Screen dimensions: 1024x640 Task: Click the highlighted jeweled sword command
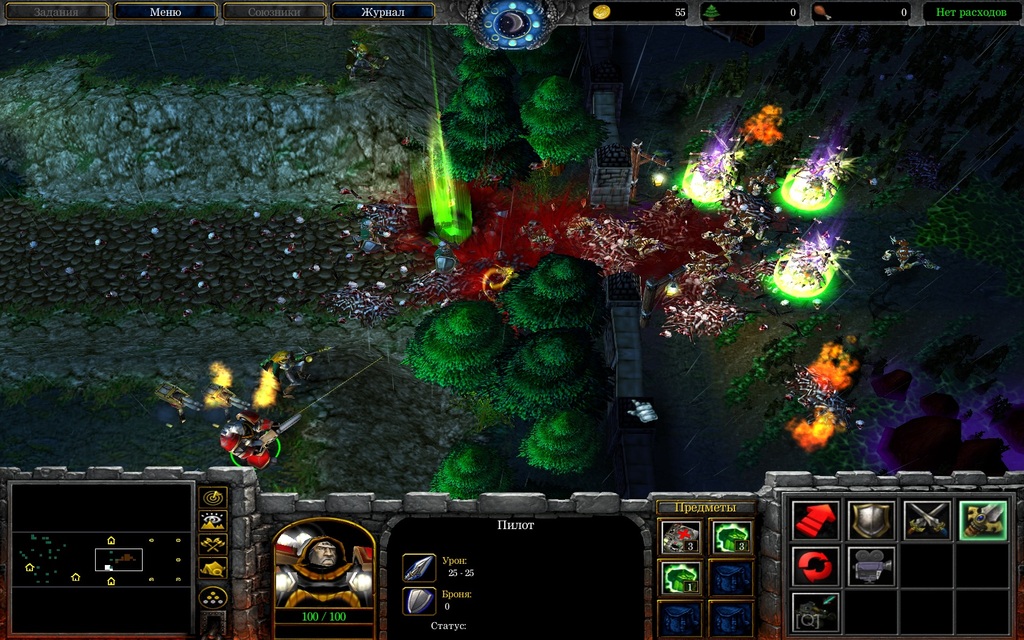tap(983, 521)
